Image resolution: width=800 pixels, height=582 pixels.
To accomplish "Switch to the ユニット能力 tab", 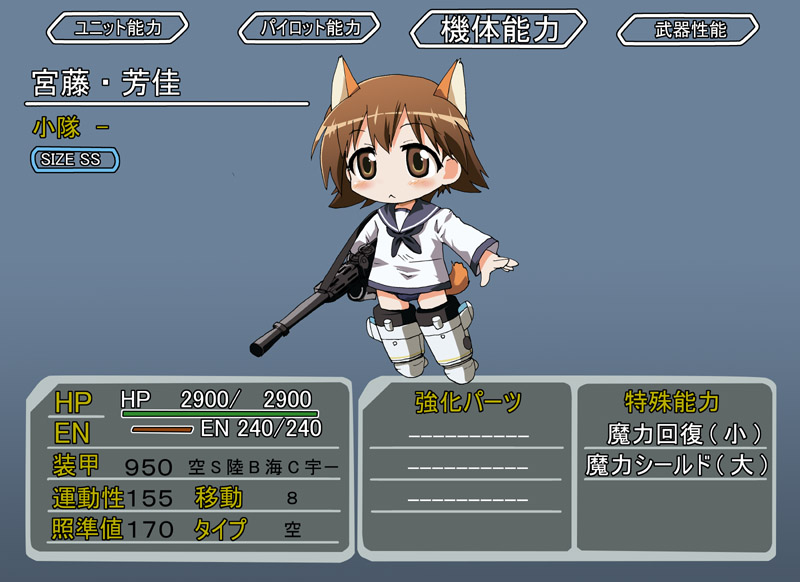I will [117, 28].
